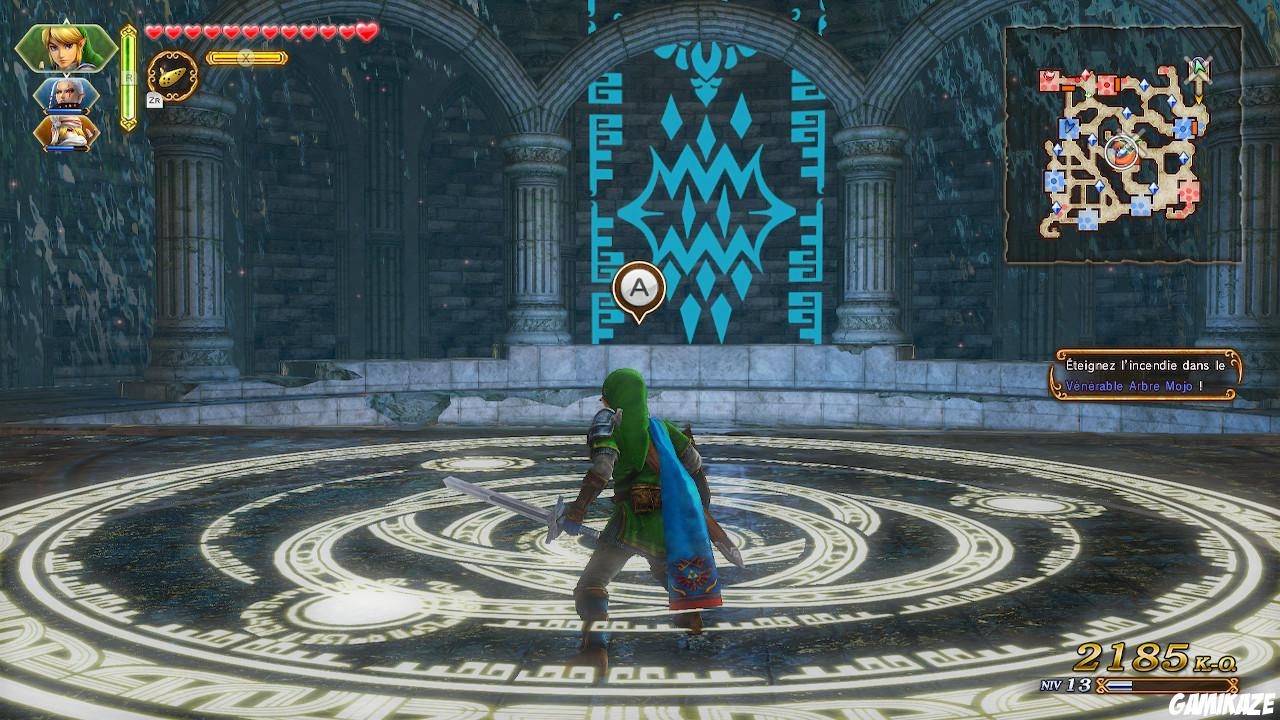Click Link's position marker on the minimap
Image resolution: width=1280 pixels, height=720 pixels.
1122,150
